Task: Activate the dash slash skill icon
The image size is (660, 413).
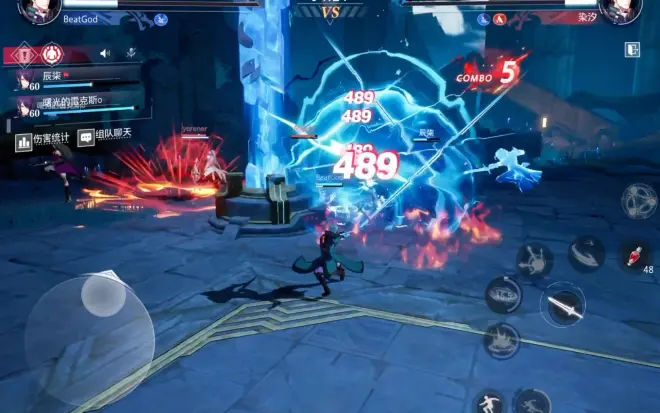Action: pyautogui.click(x=586, y=254)
